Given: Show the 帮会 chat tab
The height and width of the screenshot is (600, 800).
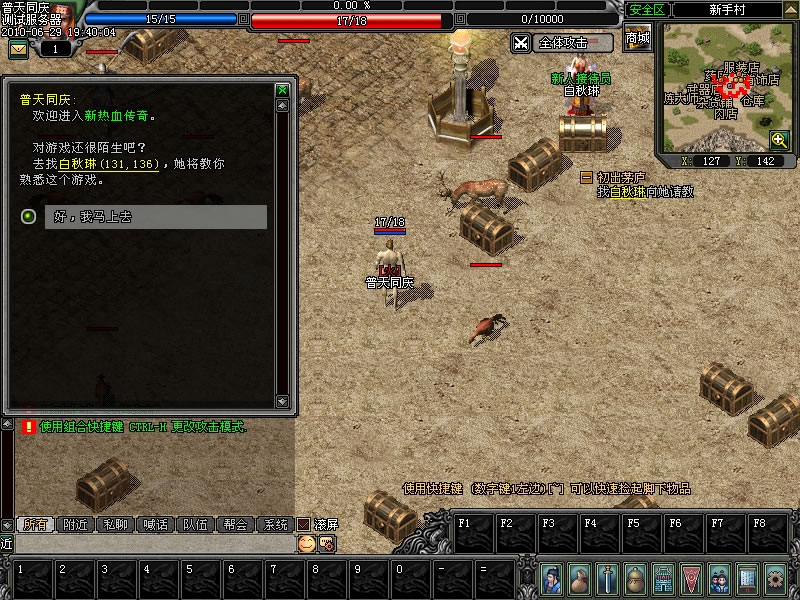Looking at the screenshot, I should [236, 524].
